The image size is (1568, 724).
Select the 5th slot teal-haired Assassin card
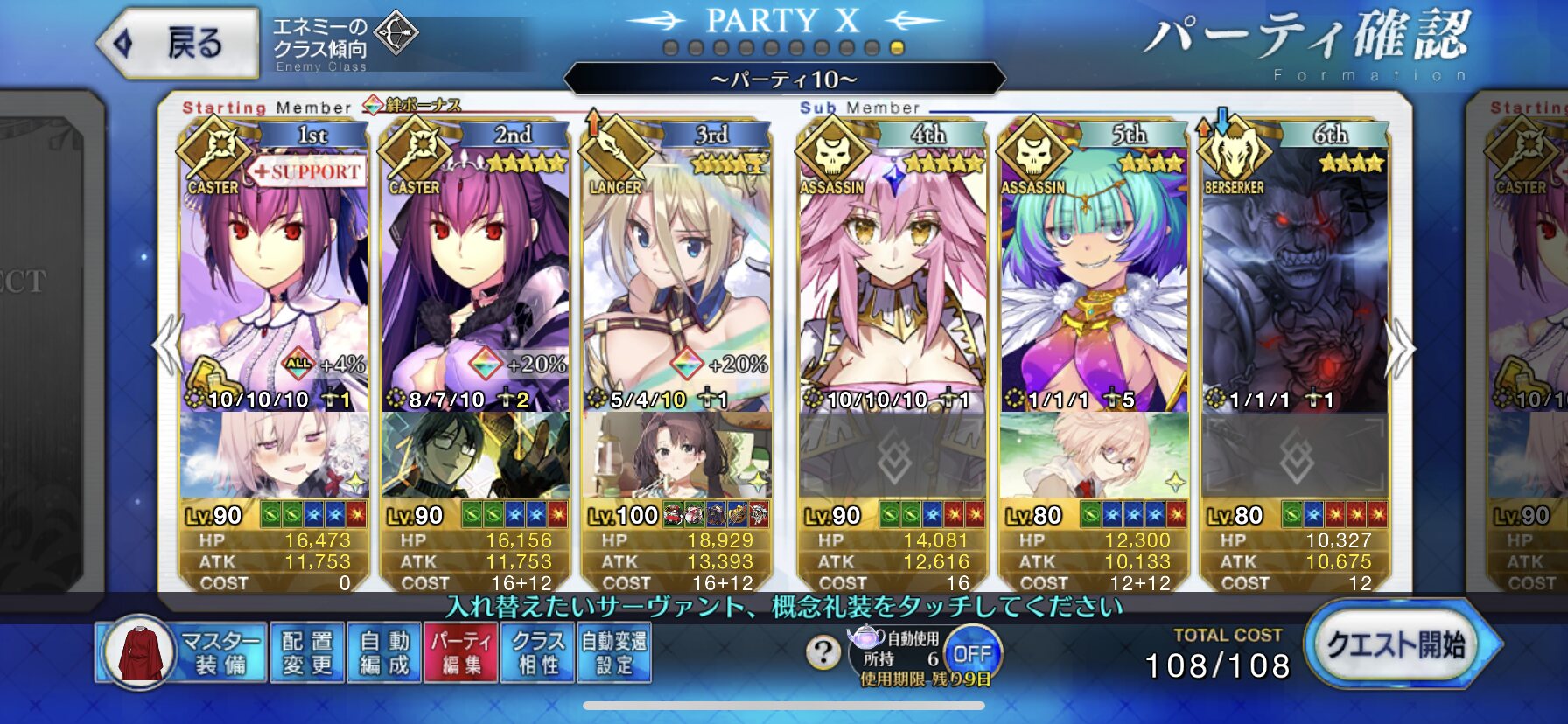(x=1094, y=280)
